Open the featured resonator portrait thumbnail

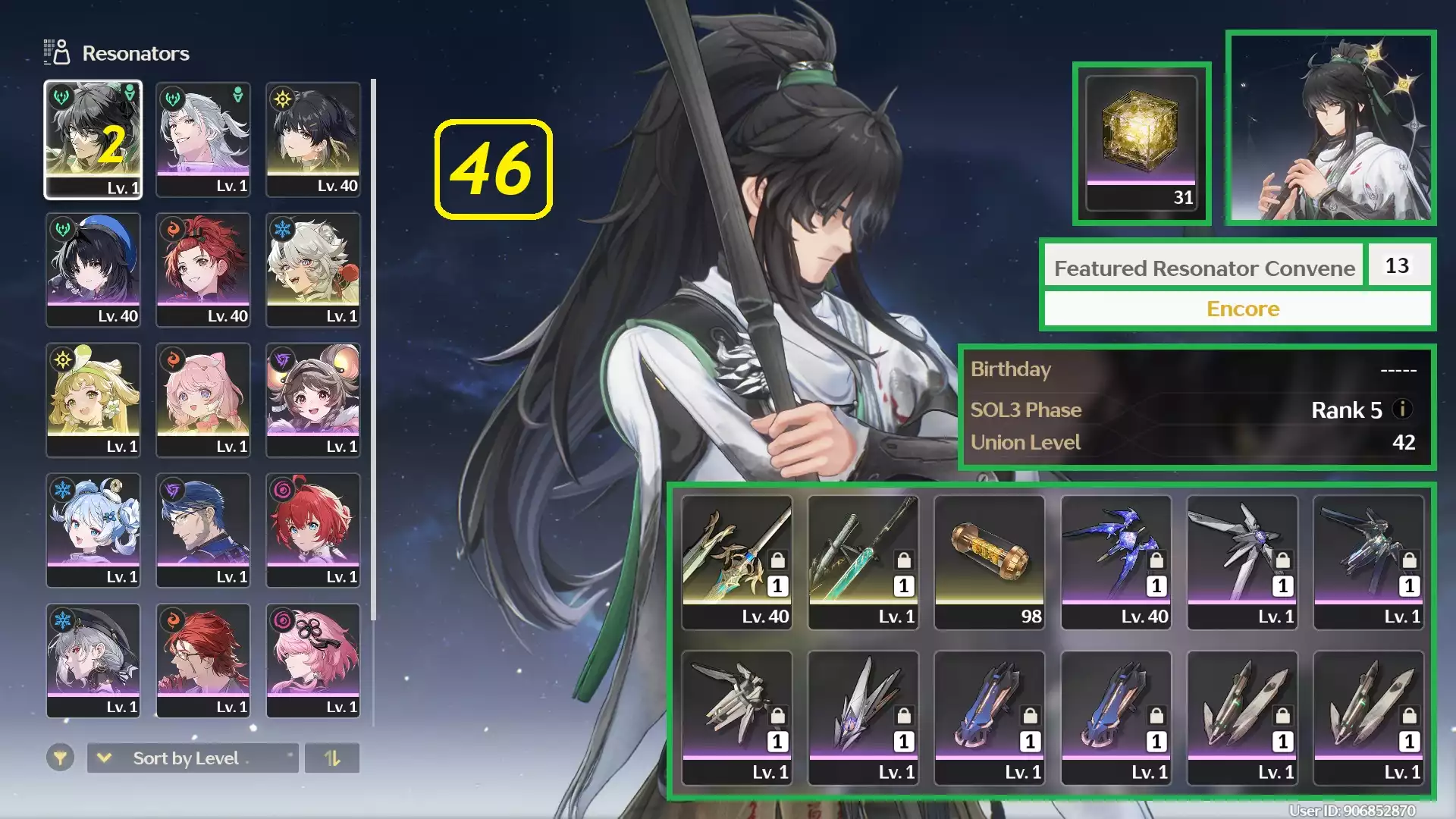(x=1331, y=127)
